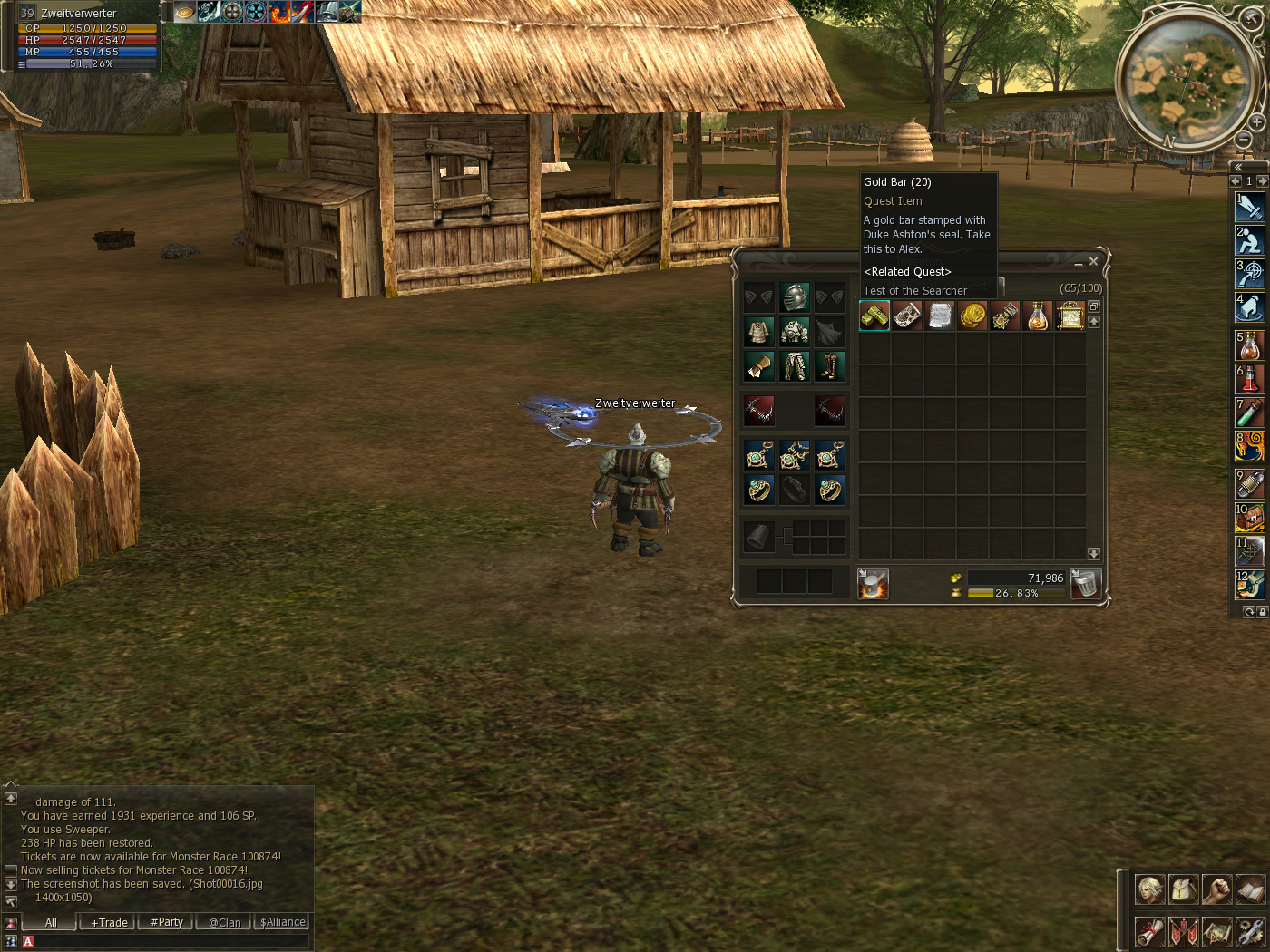Use the red potion in shortcut slot 6
Image resolution: width=1270 pixels, height=952 pixels.
click(1250, 378)
